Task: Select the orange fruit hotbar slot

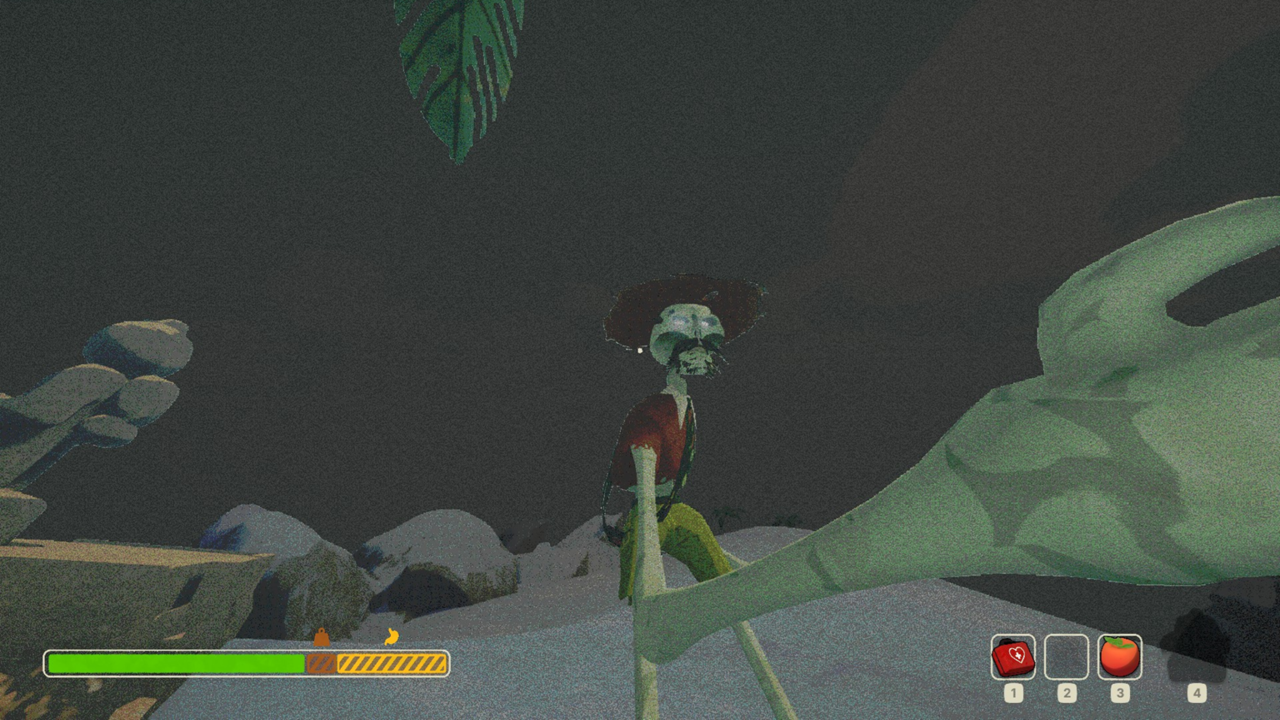Action: (1119, 657)
